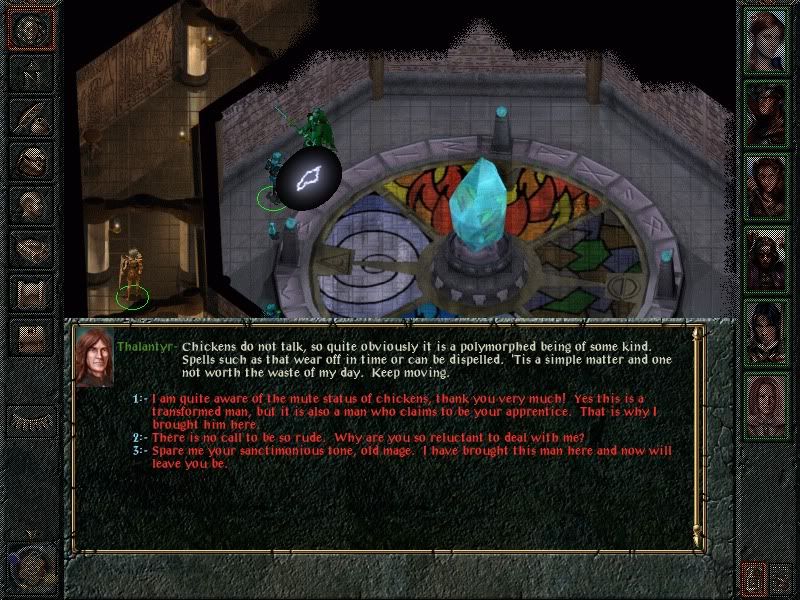Open the inventory screen from the left sidebar
Screen dimensions: 800x600
tap(31, 158)
